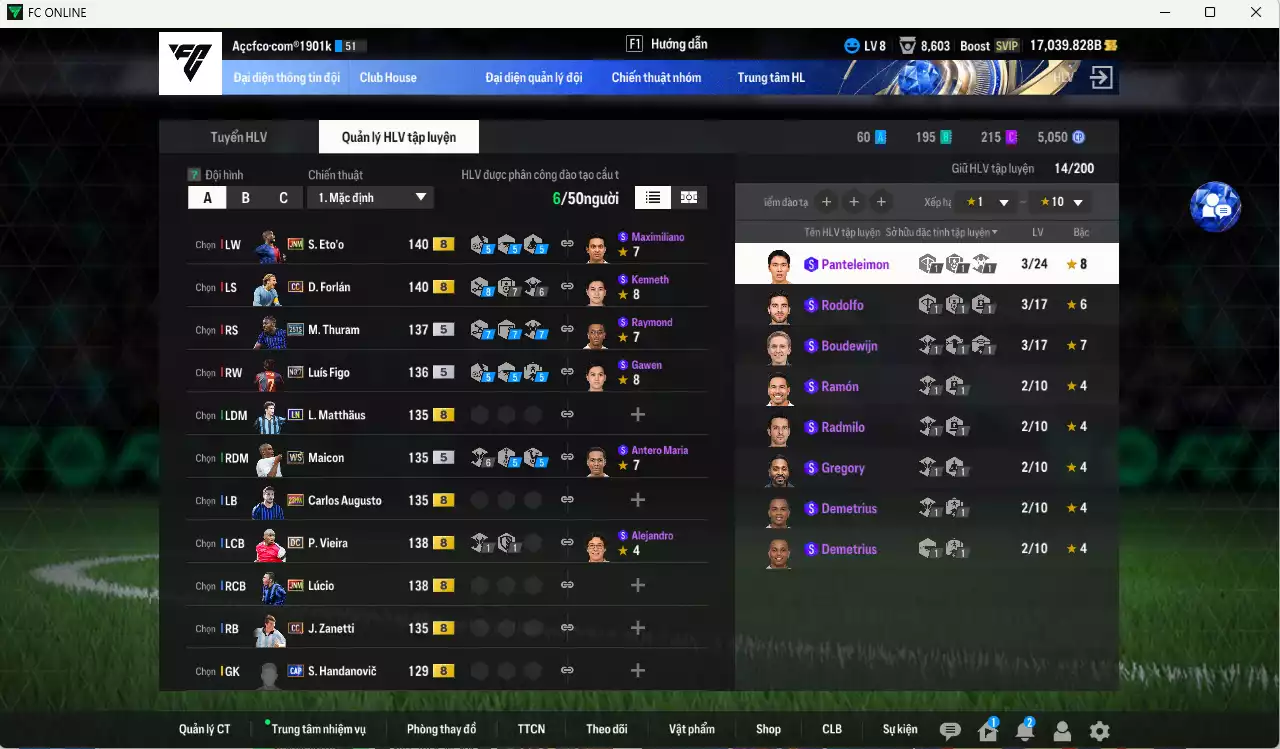Viewport: 1280px width, 749px height.
Task: Switch to the Tuyển HLV tab
Action: [x=237, y=137]
